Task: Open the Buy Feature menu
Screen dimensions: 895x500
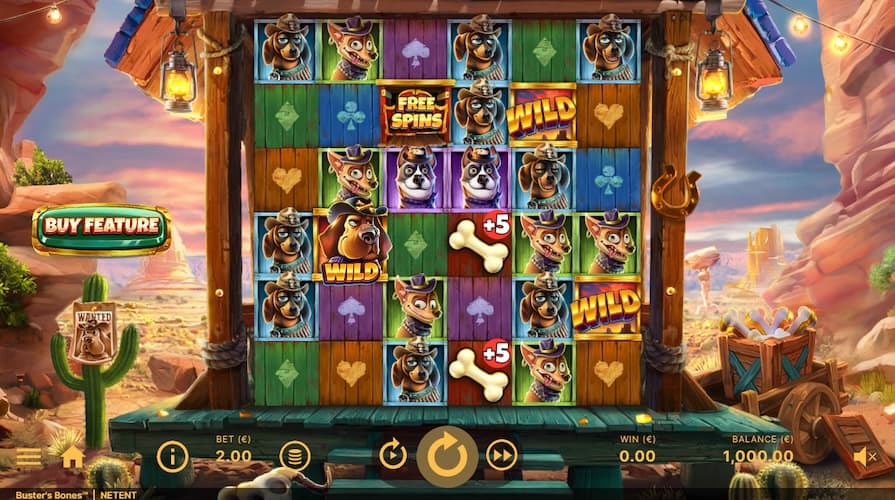Action: (x=101, y=228)
